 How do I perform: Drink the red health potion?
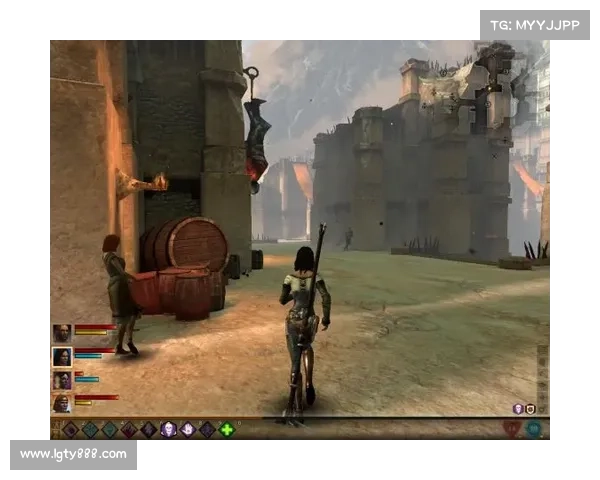(512, 429)
